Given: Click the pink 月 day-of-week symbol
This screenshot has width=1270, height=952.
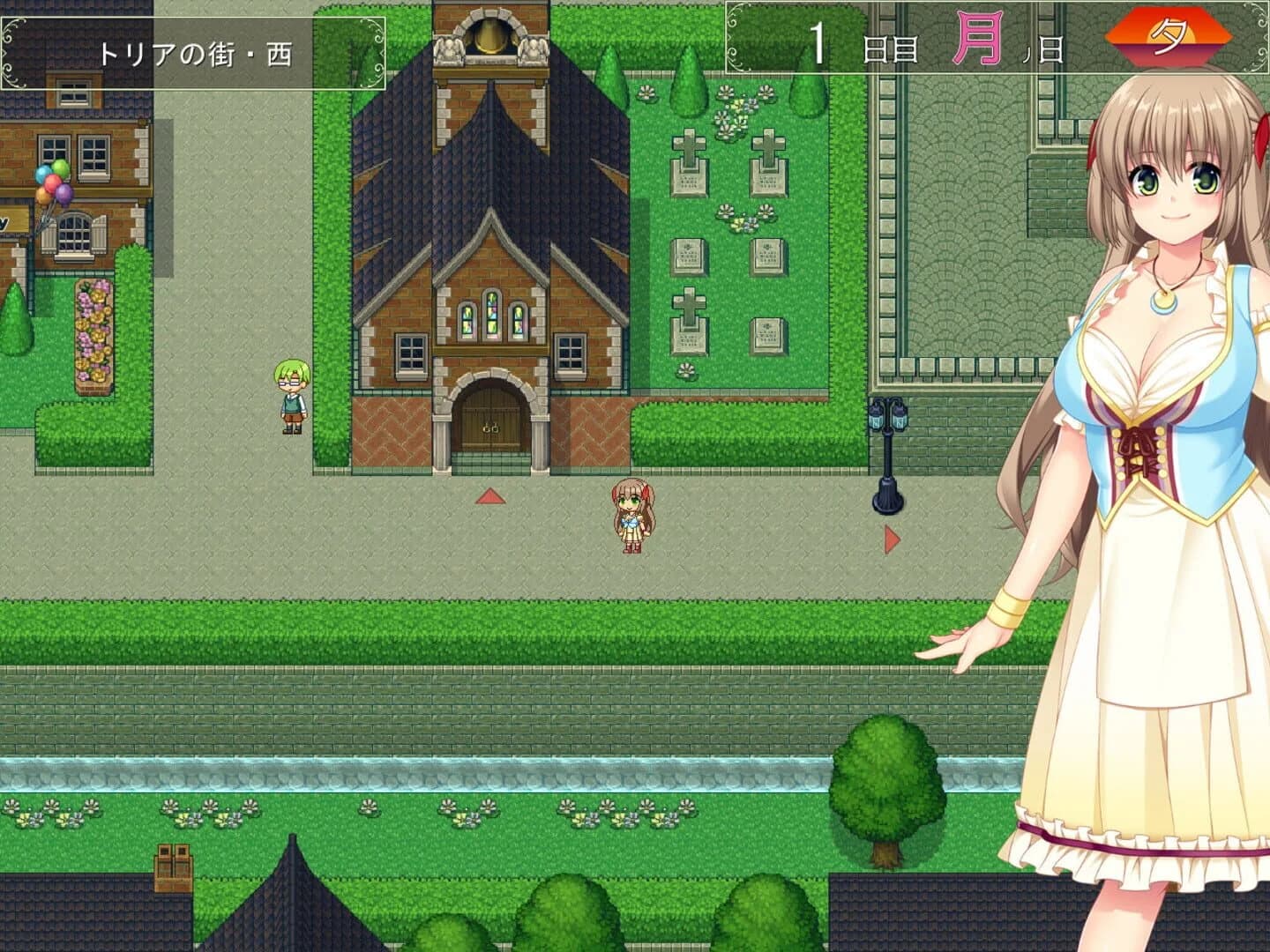Looking at the screenshot, I should coord(976,36).
